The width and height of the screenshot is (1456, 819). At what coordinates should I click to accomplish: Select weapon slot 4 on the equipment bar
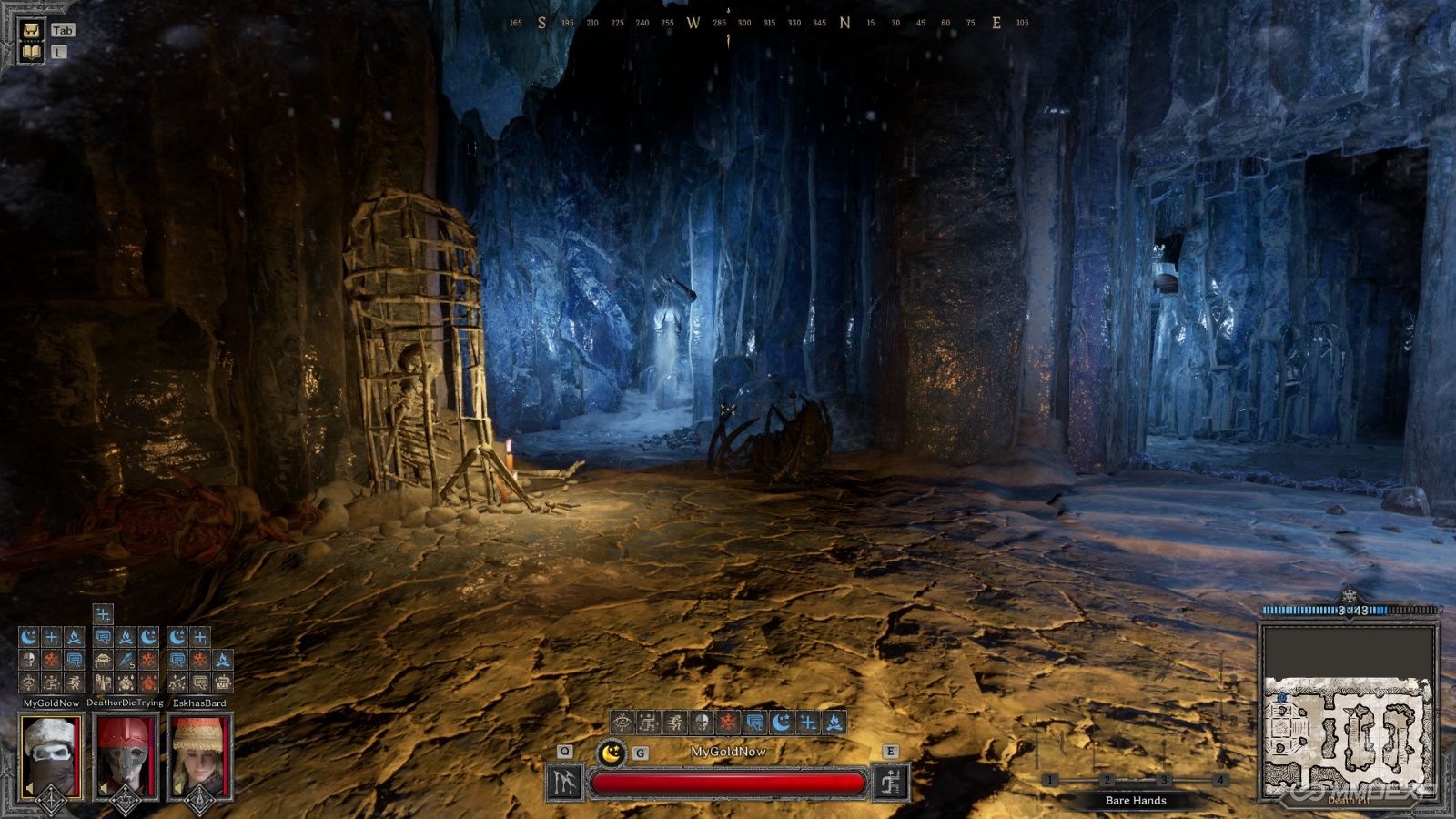pos(1219,779)
